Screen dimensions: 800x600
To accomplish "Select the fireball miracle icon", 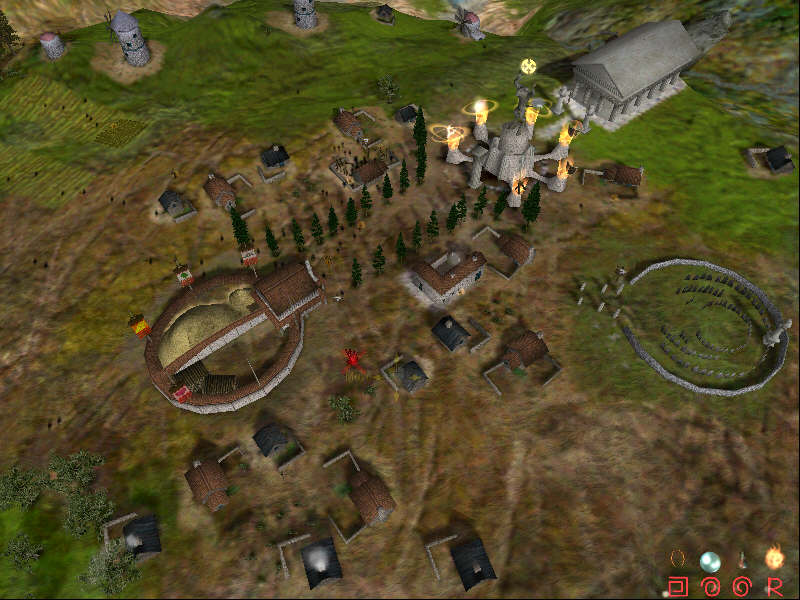I will [774, 558].
